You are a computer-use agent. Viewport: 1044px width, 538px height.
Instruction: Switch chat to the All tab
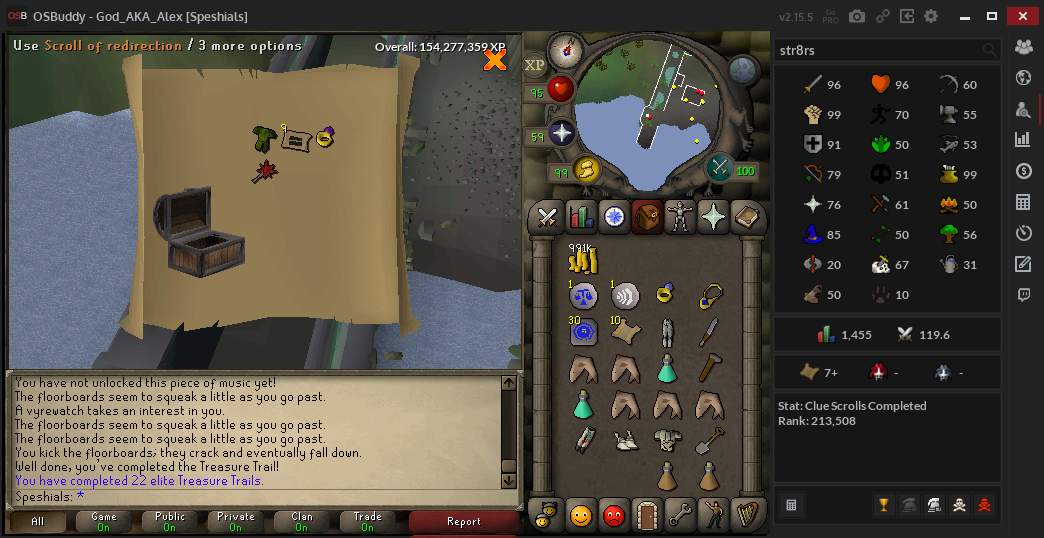click(x=38, y=521)
